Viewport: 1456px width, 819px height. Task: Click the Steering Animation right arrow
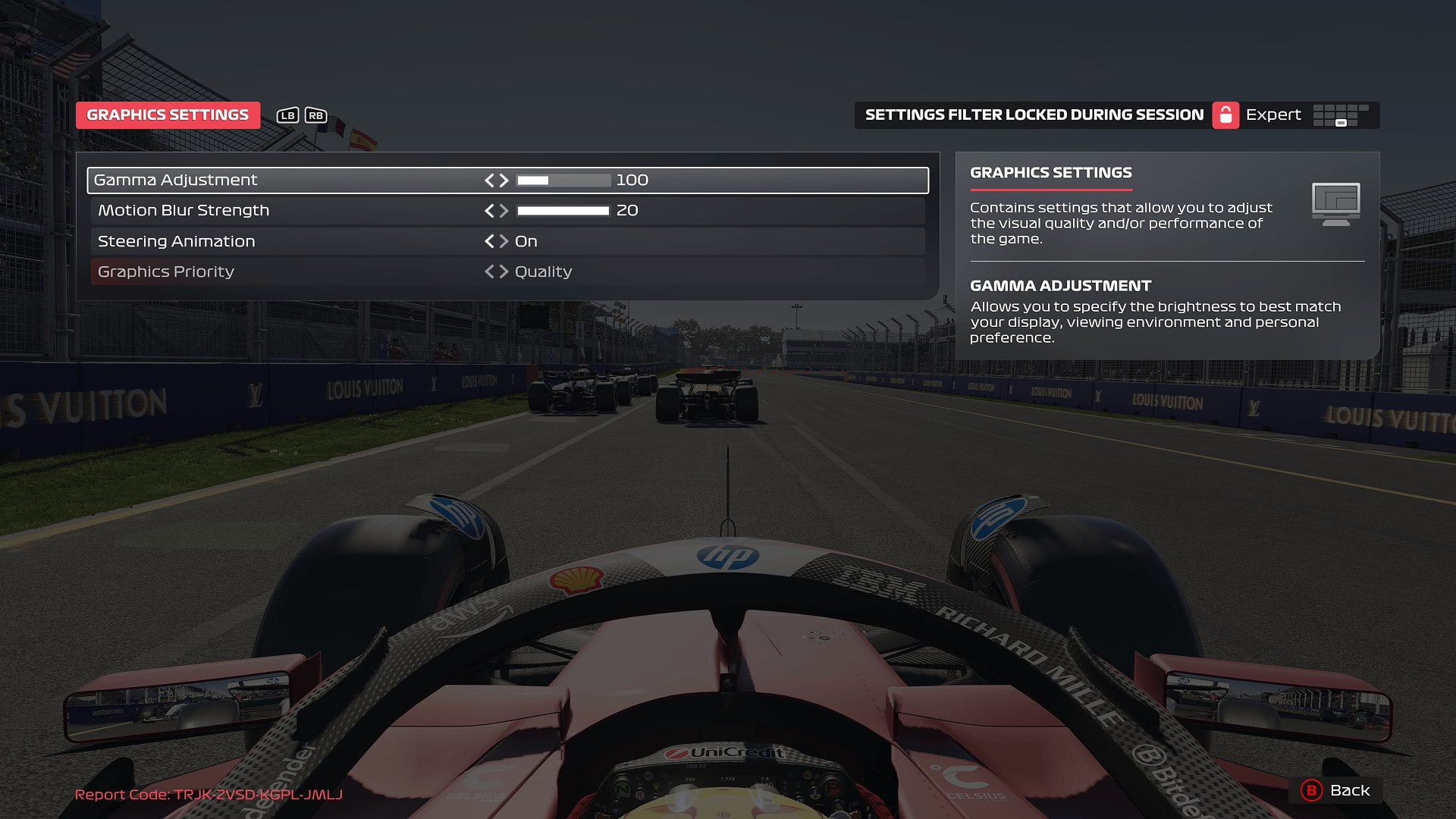tap(504, 241)
